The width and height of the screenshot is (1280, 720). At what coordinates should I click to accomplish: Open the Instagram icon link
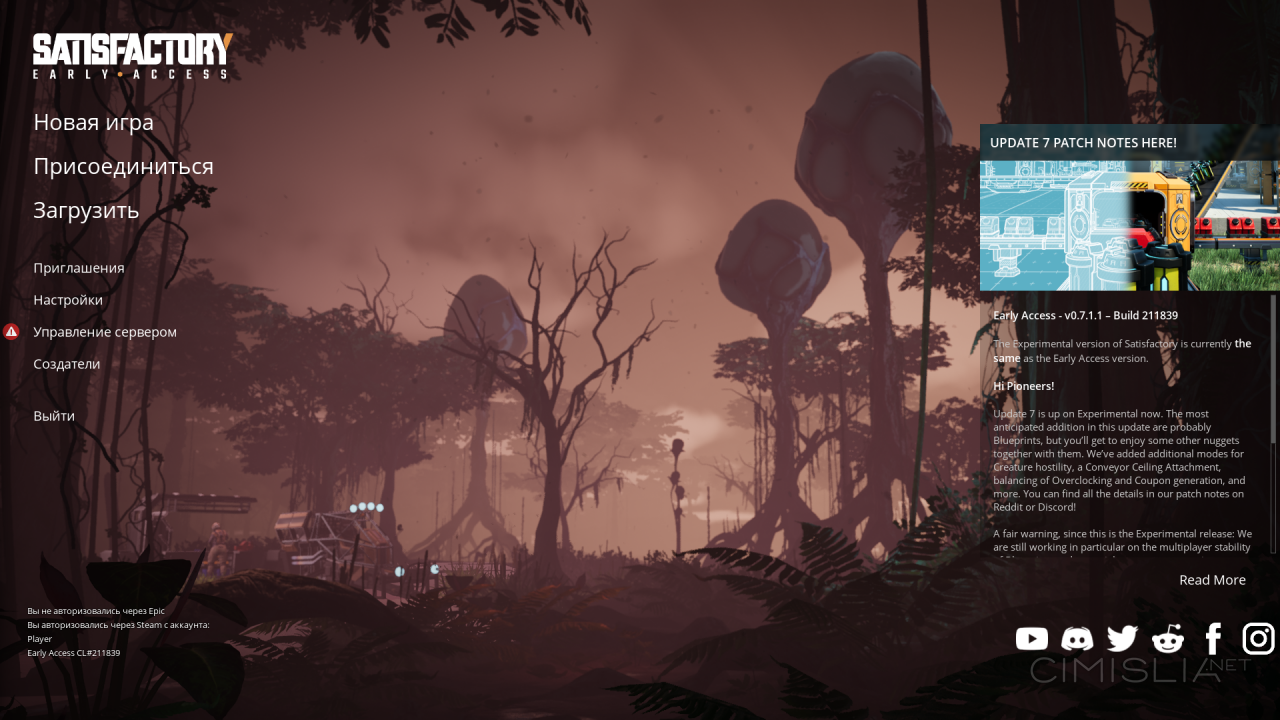pyautogui.click(x=1258, y=638)
